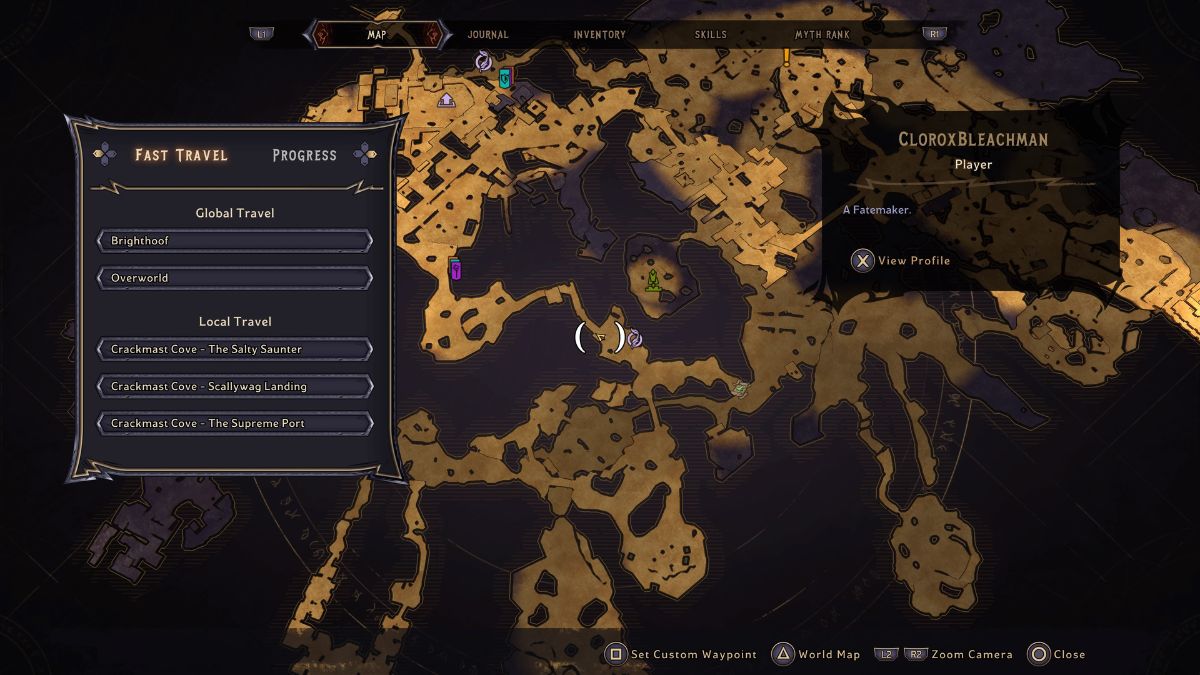The width and height of the screenshot is (1200, 675).
Task: Click the teal vending machine map marker
Action: coord(505,77)
